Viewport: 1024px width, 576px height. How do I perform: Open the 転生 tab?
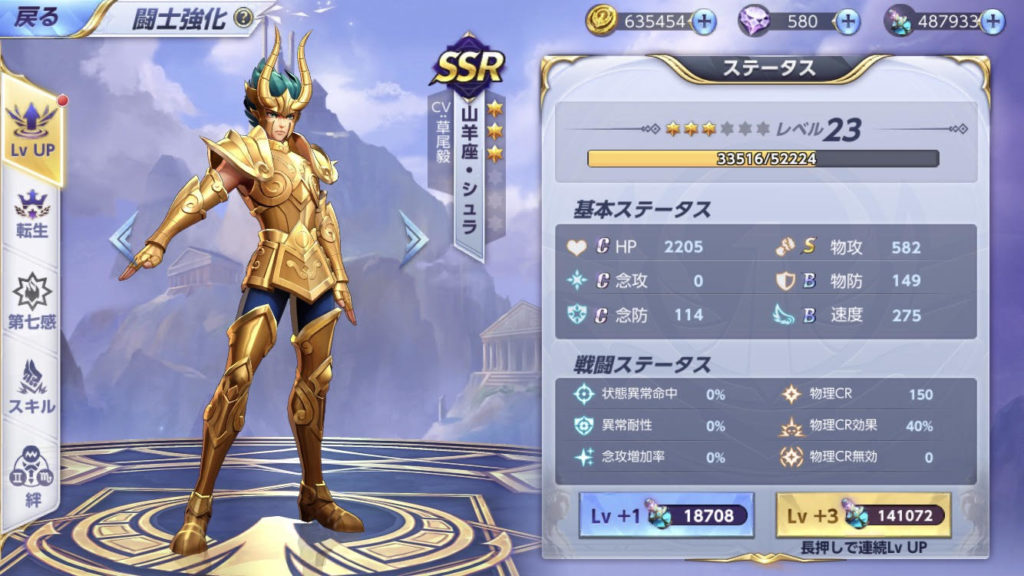click(32, 213)
